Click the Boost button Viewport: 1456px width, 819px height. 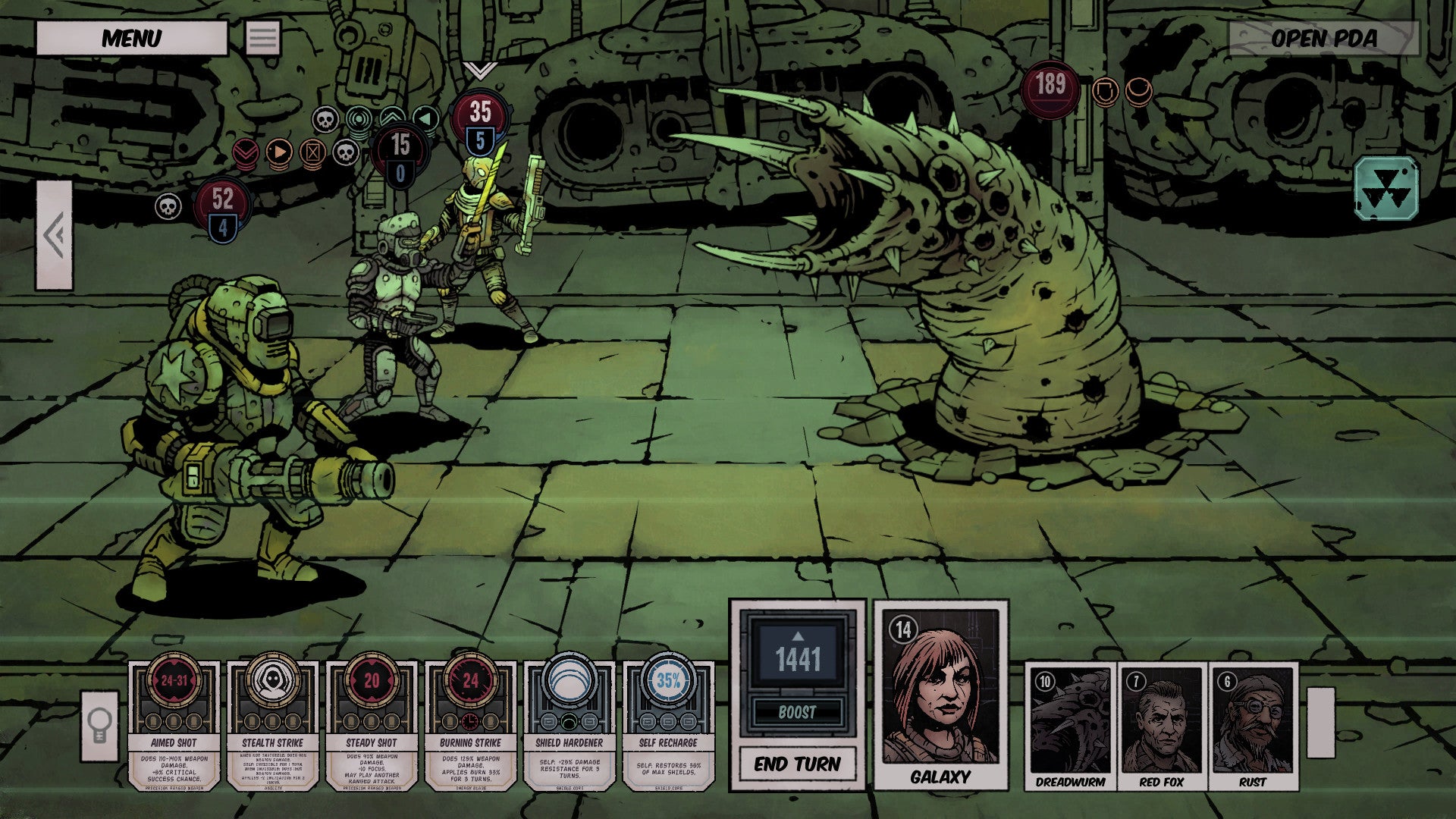[x=797, y=712]
